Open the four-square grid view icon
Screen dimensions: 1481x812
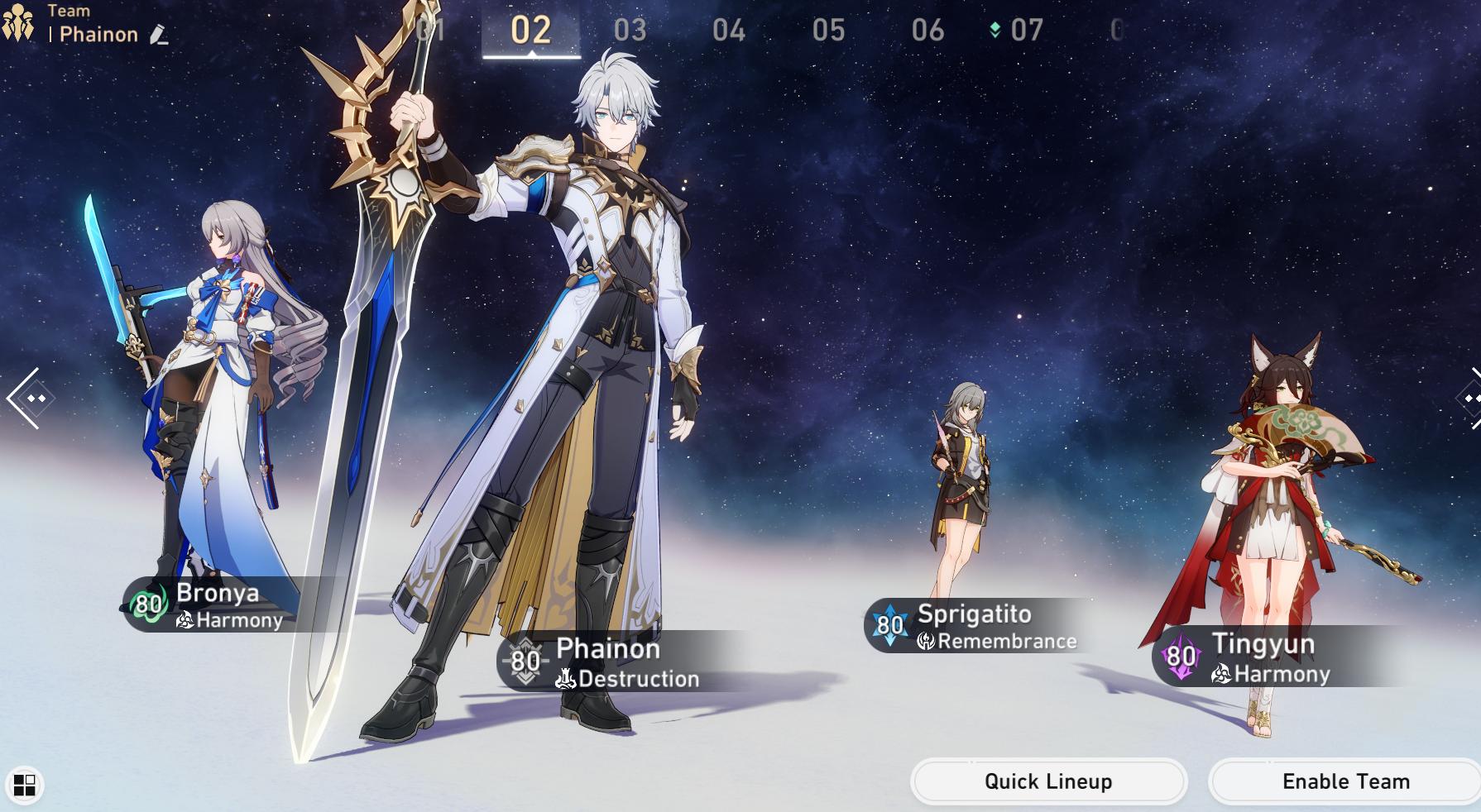click(x=24, y=785)
